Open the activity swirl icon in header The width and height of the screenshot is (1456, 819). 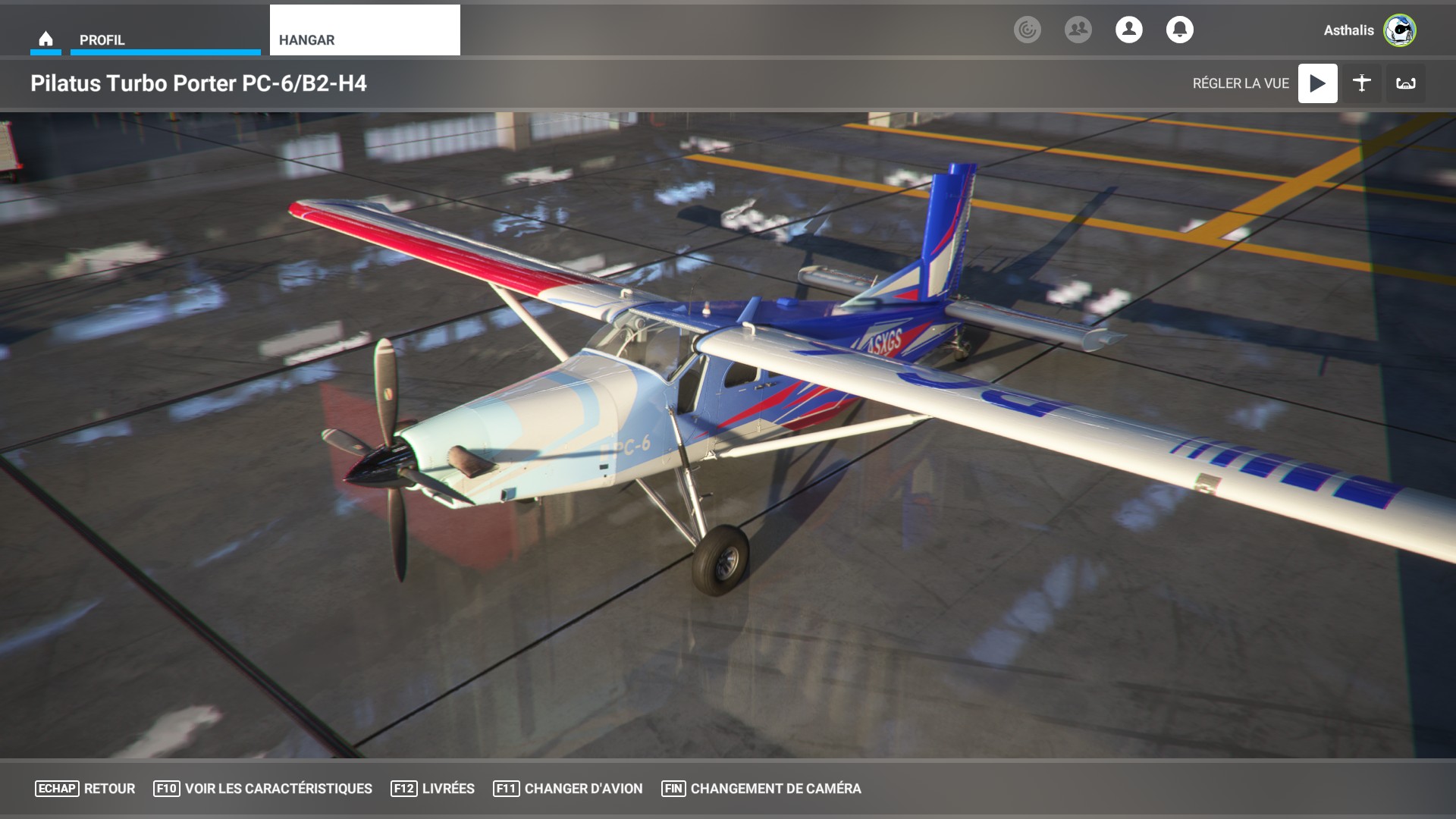(1027, 30)
